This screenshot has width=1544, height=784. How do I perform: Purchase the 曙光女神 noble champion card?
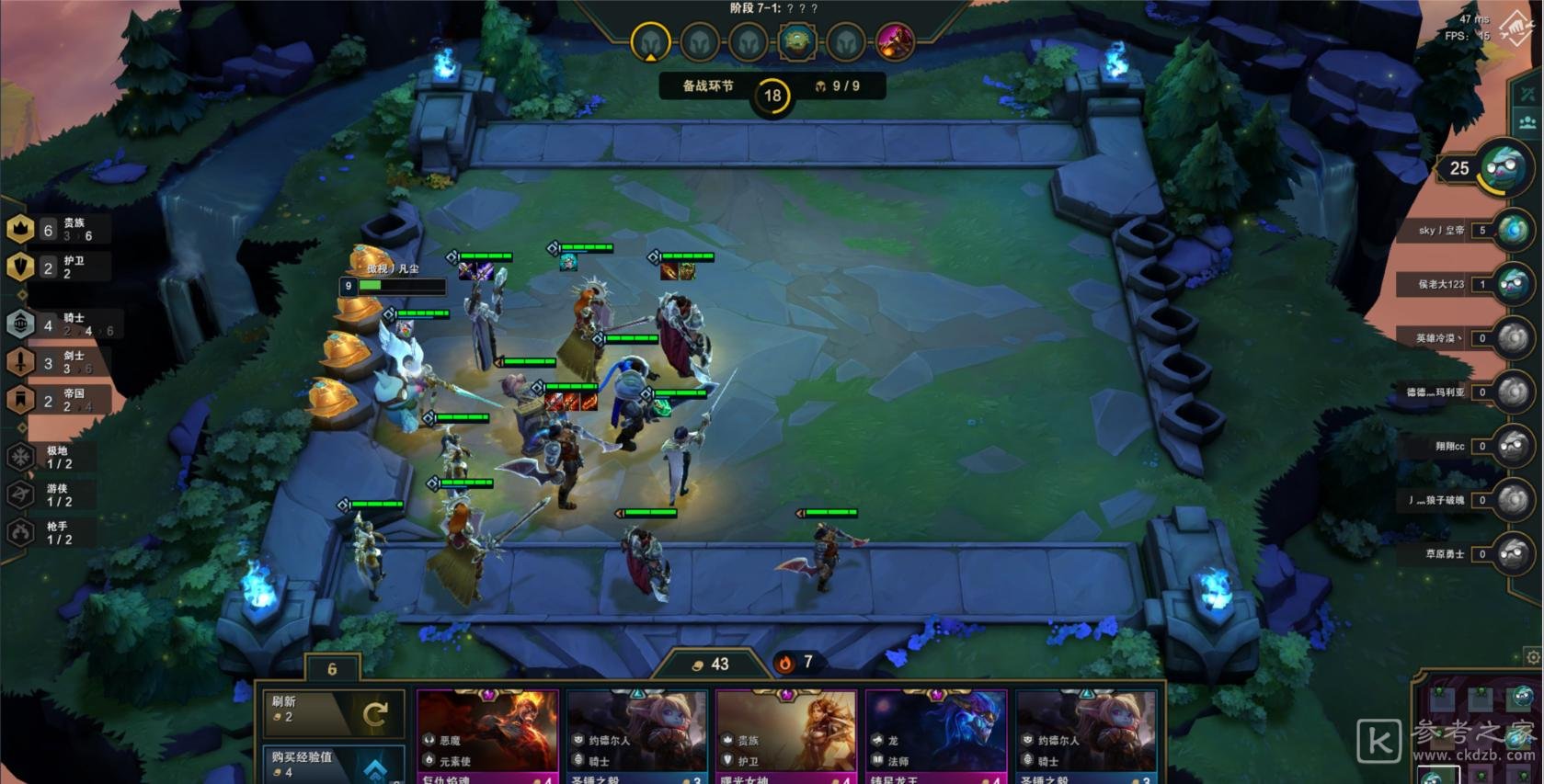click(786, 737)
